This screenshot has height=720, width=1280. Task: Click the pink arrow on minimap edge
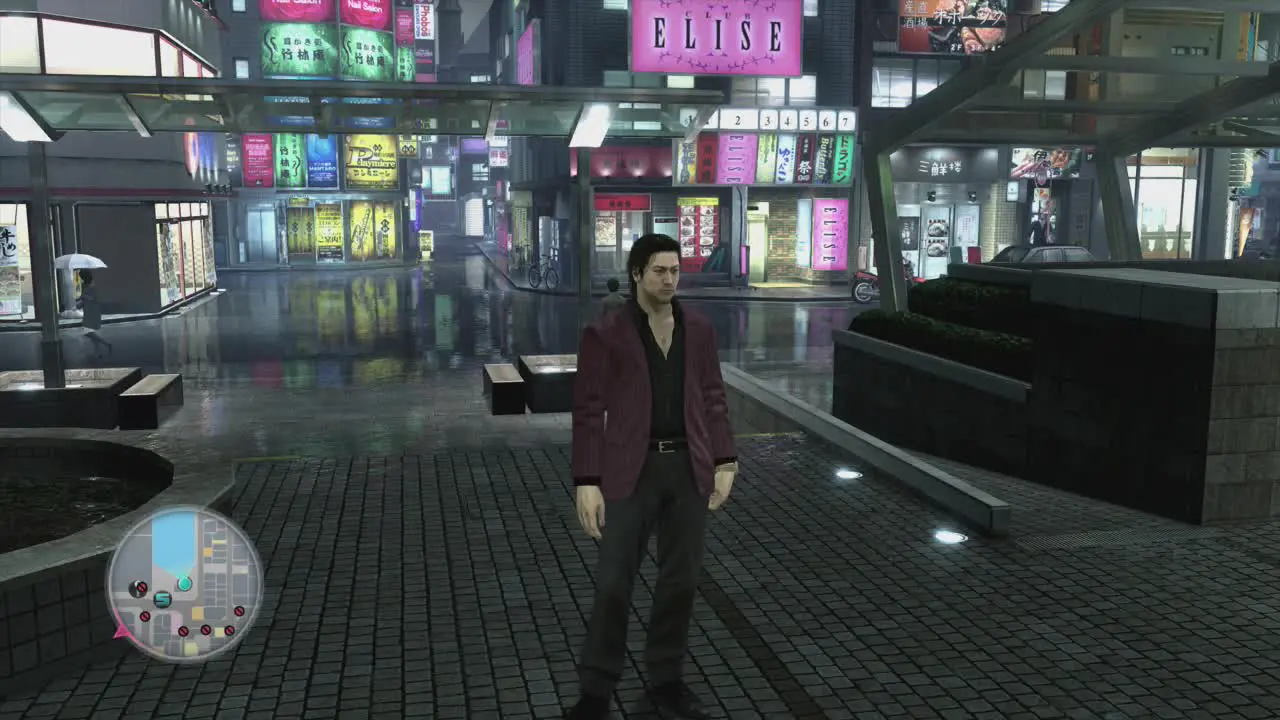pyautogui.click(x=122, y=631)
